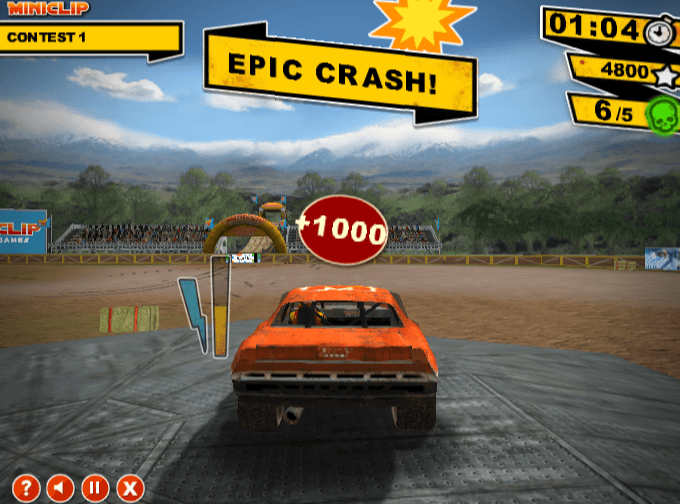
Task: Open the question mark help button
Action: [x=26, y=488]
